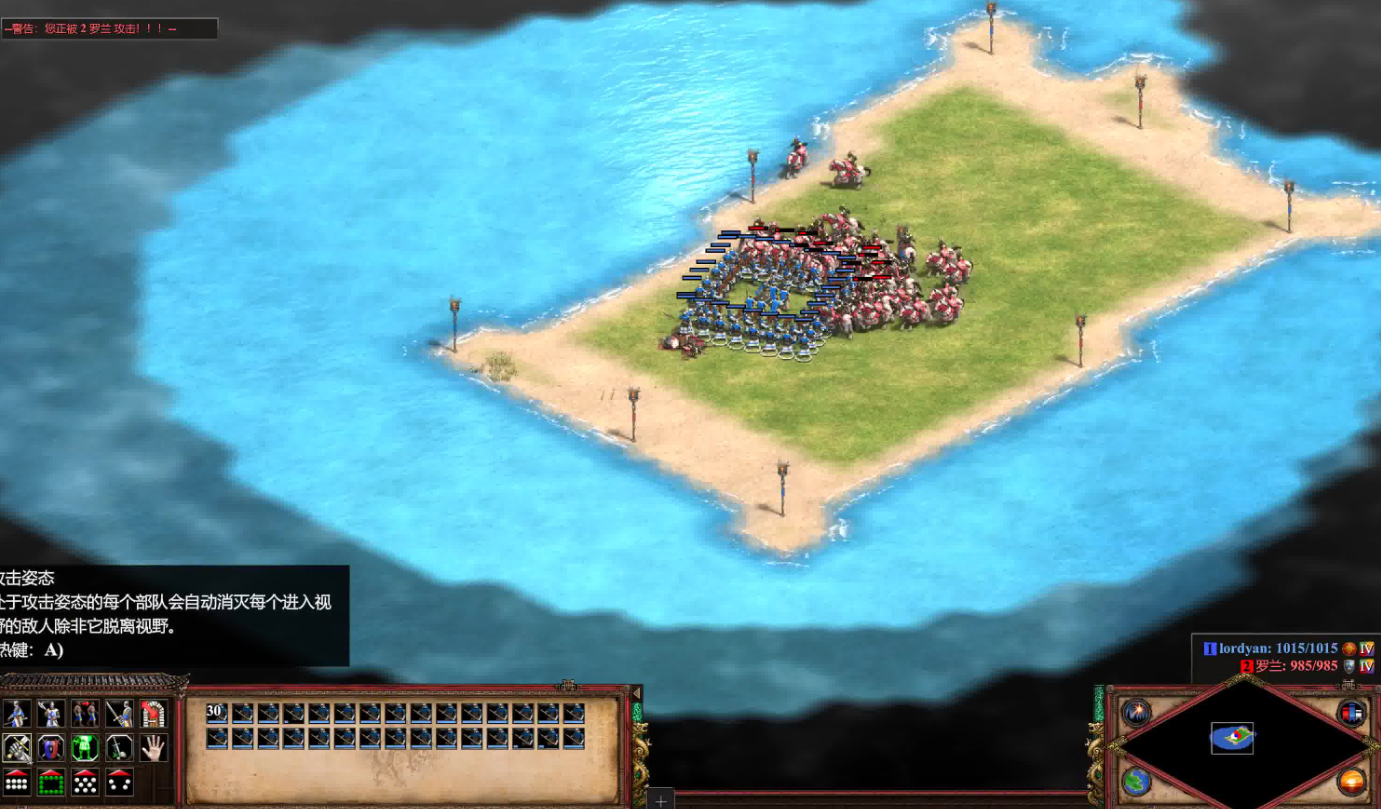The height and width of the screenshot is (809, 1381).
Task: Toggle the three-banner player colors button
Action: click(1351, 713)
